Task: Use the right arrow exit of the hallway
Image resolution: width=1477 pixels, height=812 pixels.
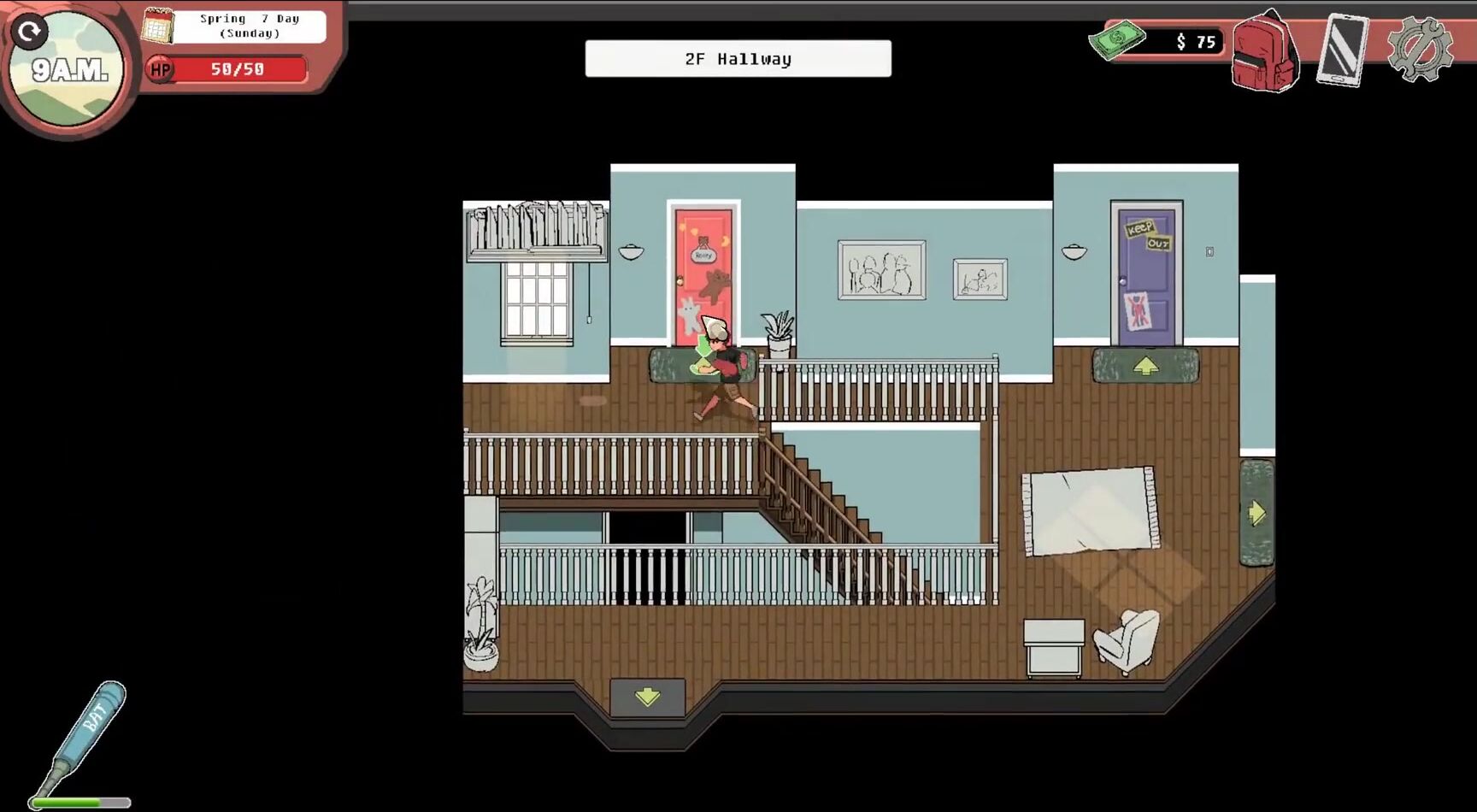Action: (1256, 513)
